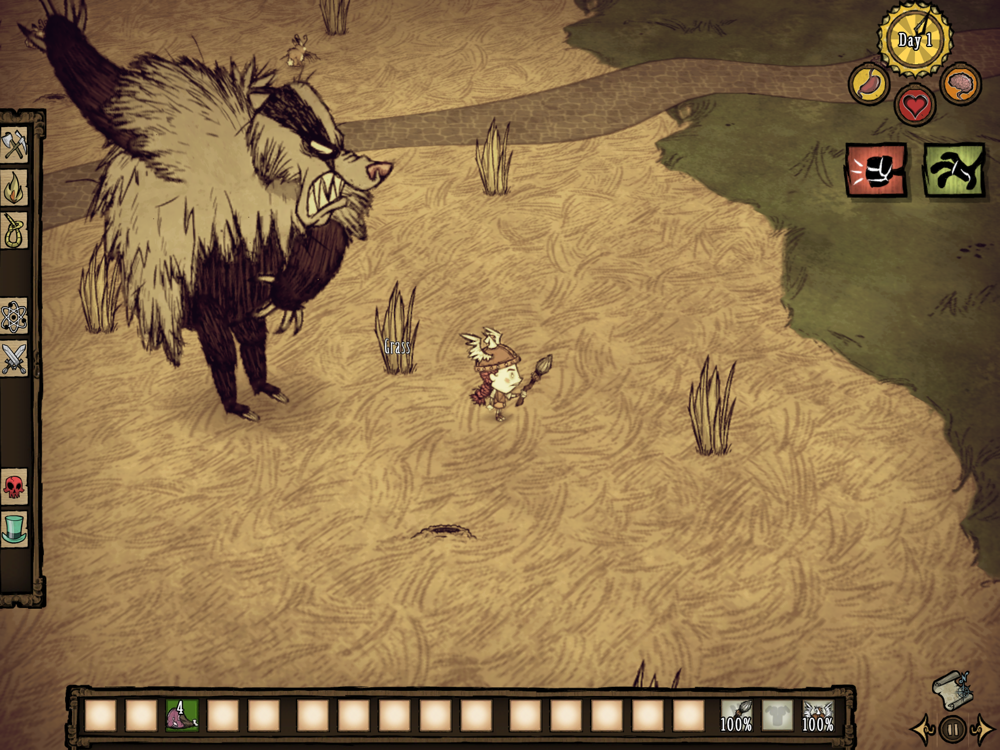1000x750 pixels.
Task: Select the equipped spear hand slot
Action: click(737, 715)
